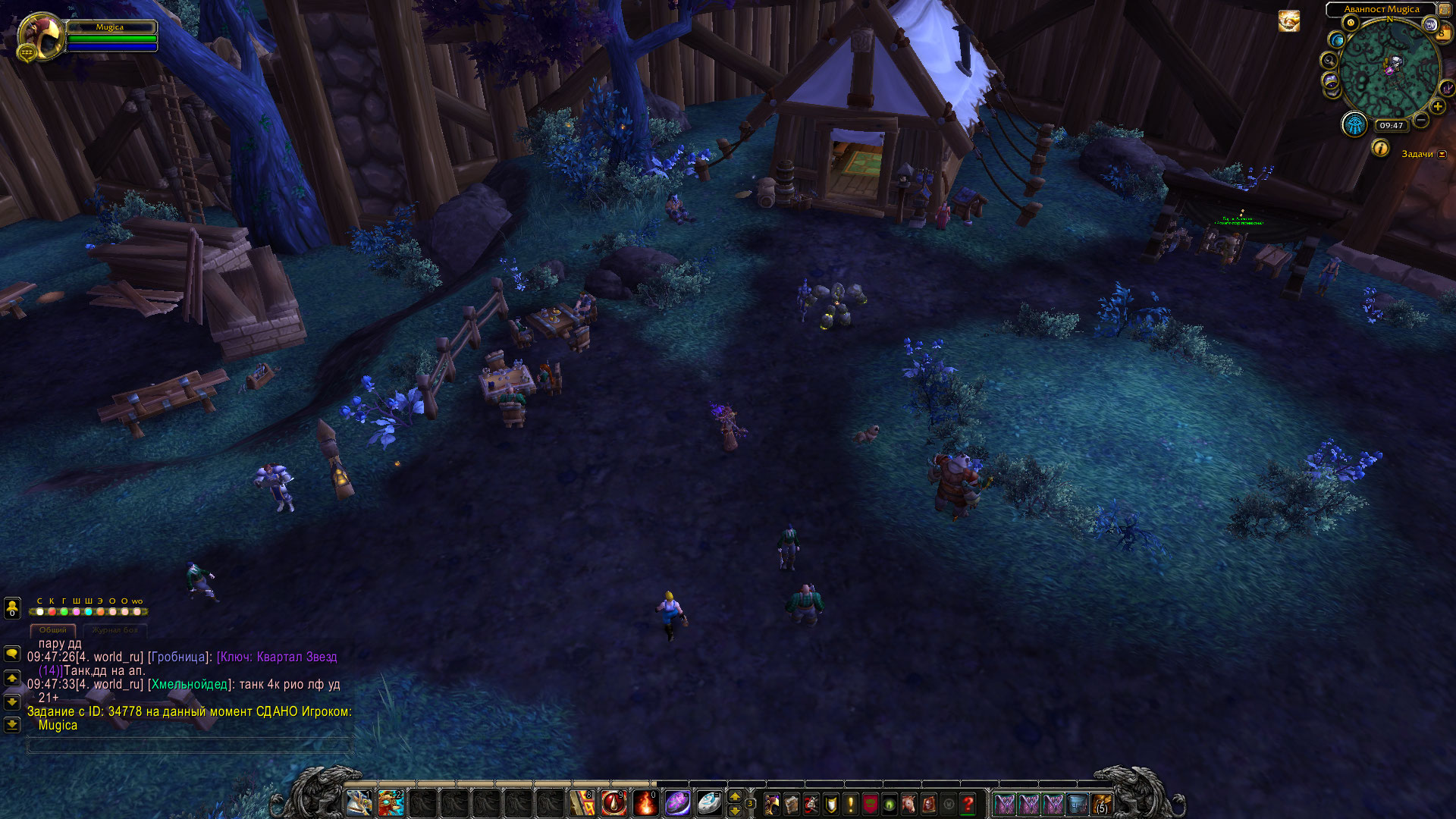Open the backpack bag slot

point(1101,804)
